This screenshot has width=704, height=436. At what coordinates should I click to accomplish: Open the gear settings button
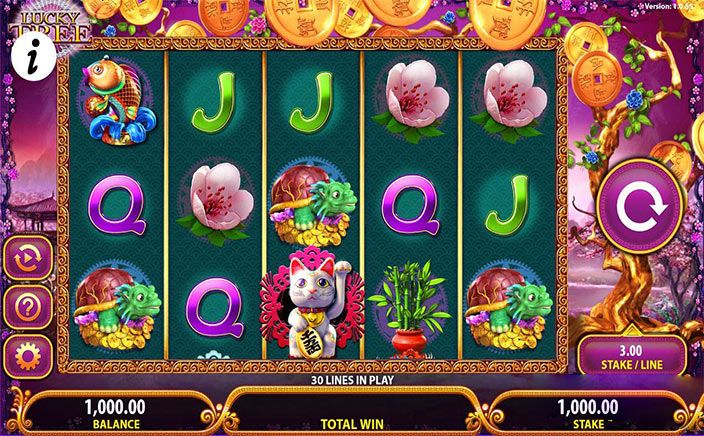(27, 356)
